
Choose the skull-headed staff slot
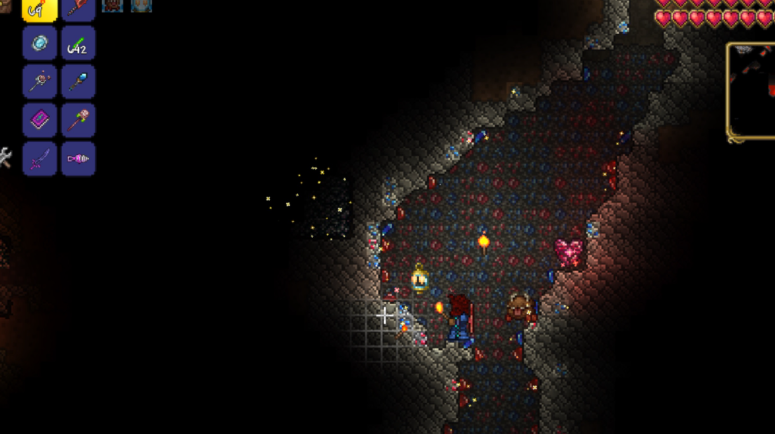click(x=78, y=120)
